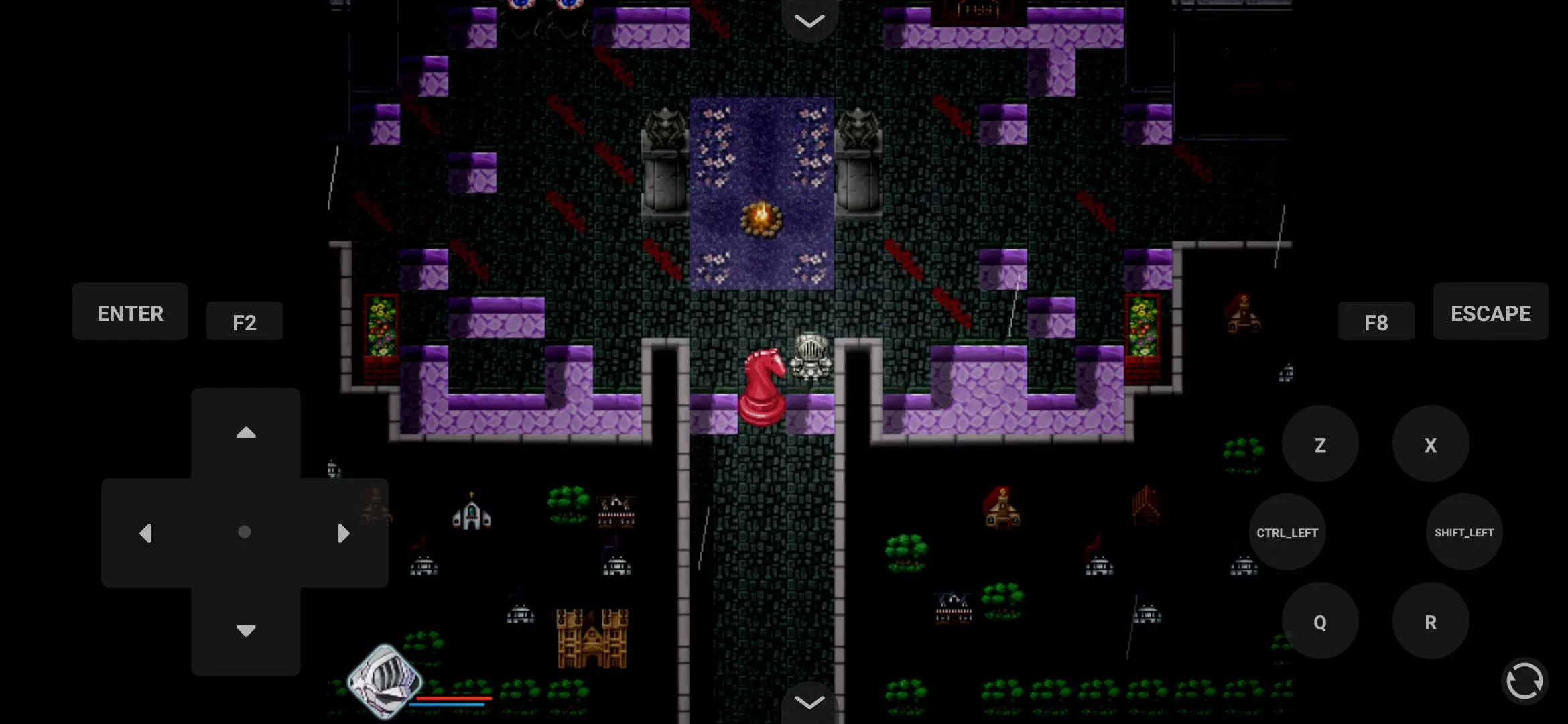
Task: Tap the ENTER button
Action: pyautogui.click(x=130, y=312)
